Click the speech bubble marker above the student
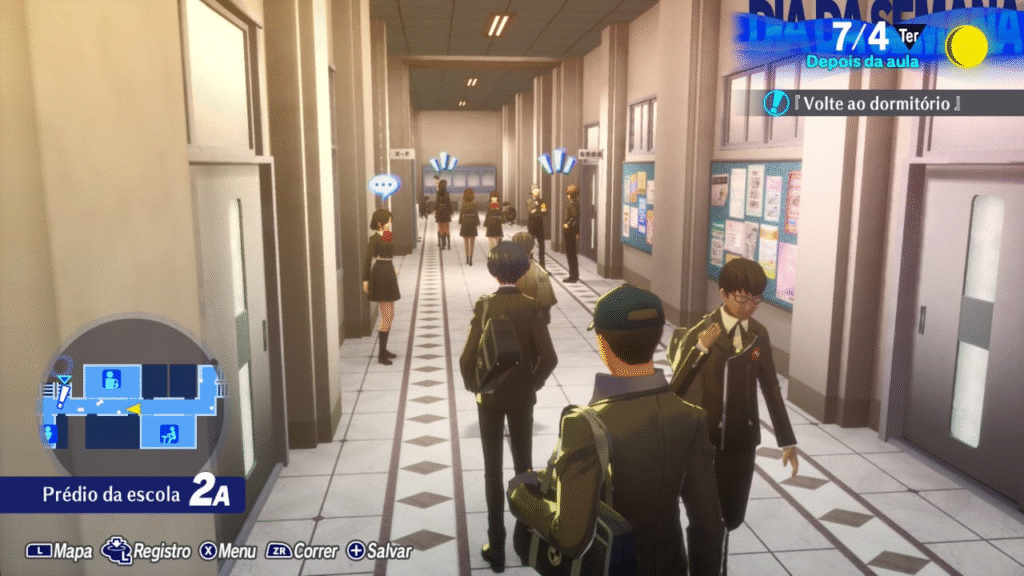 tap(383, 185)
